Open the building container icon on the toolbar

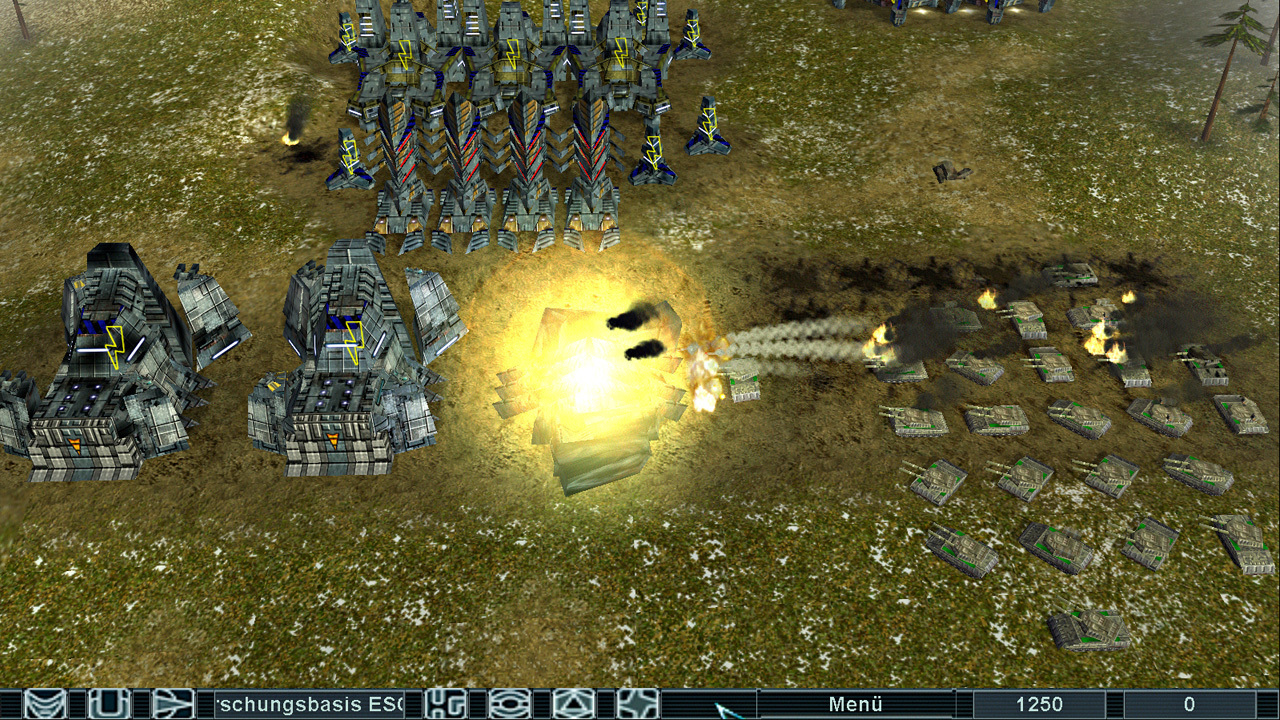(x=108, y=703)
